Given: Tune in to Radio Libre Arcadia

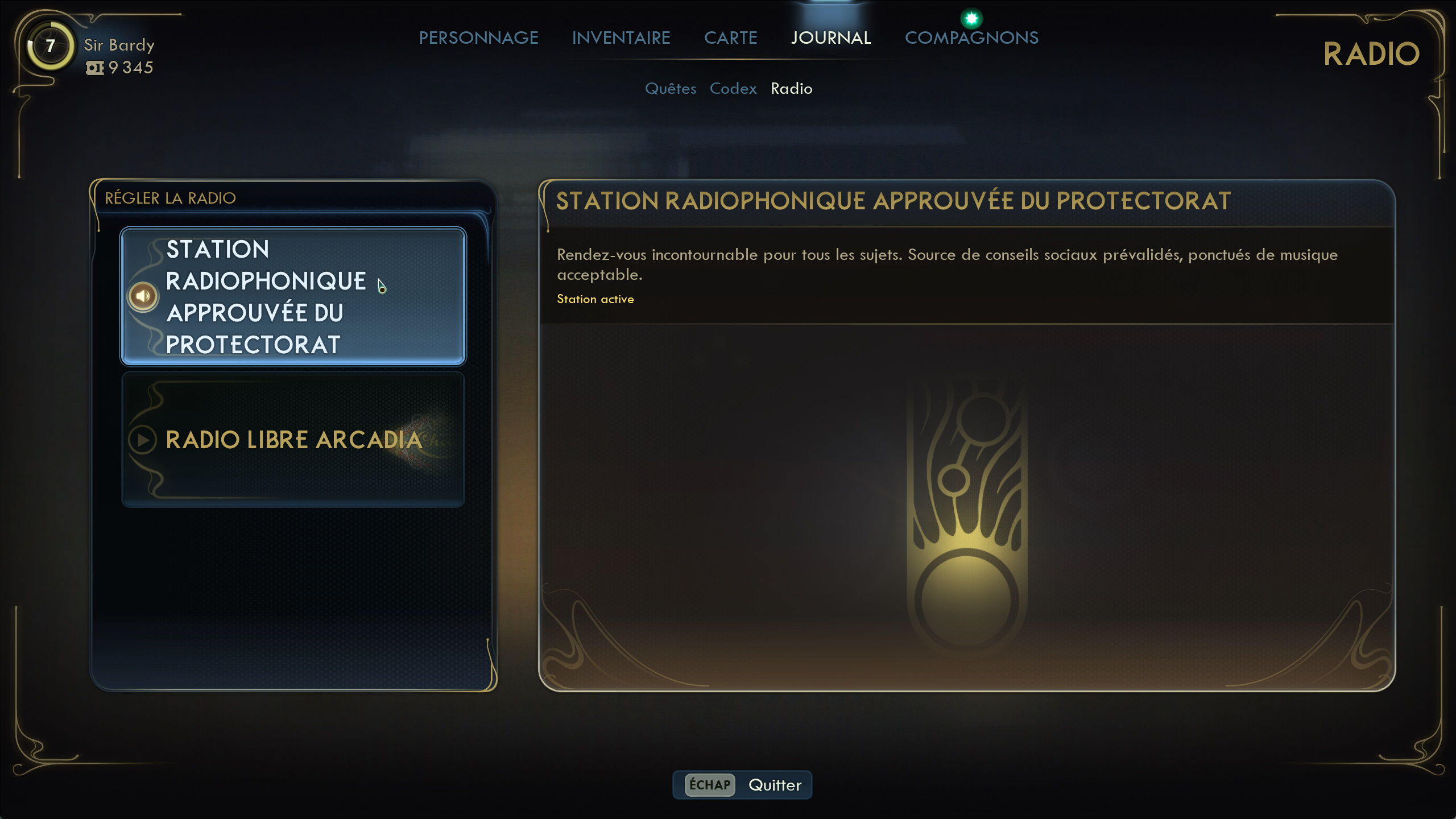Looking at the screenshot, I should pyautogui.click(x=293, y=440).
